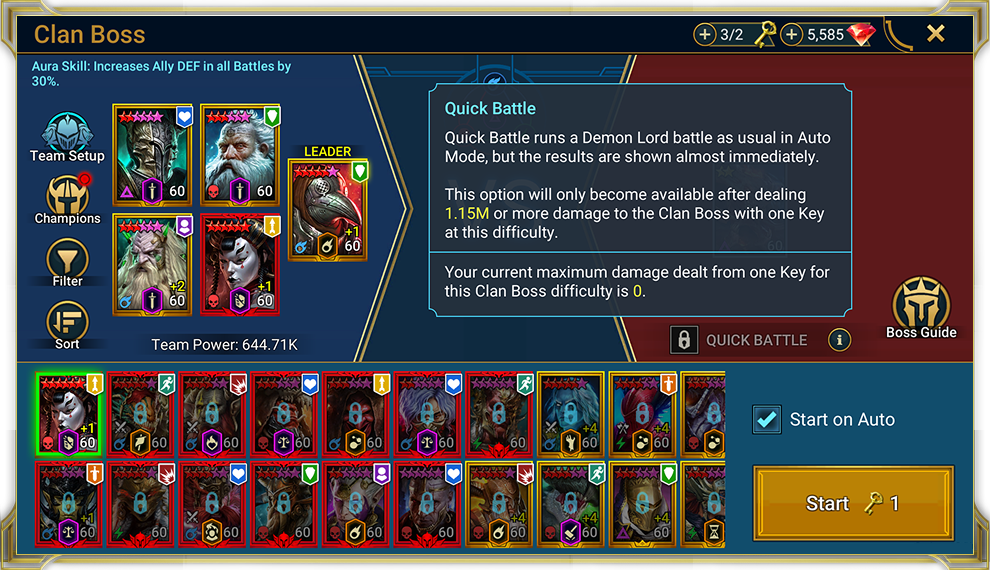Add more Clan Boss keys
Viewport: 990px width, 570px height.
(x=705, y=35)
